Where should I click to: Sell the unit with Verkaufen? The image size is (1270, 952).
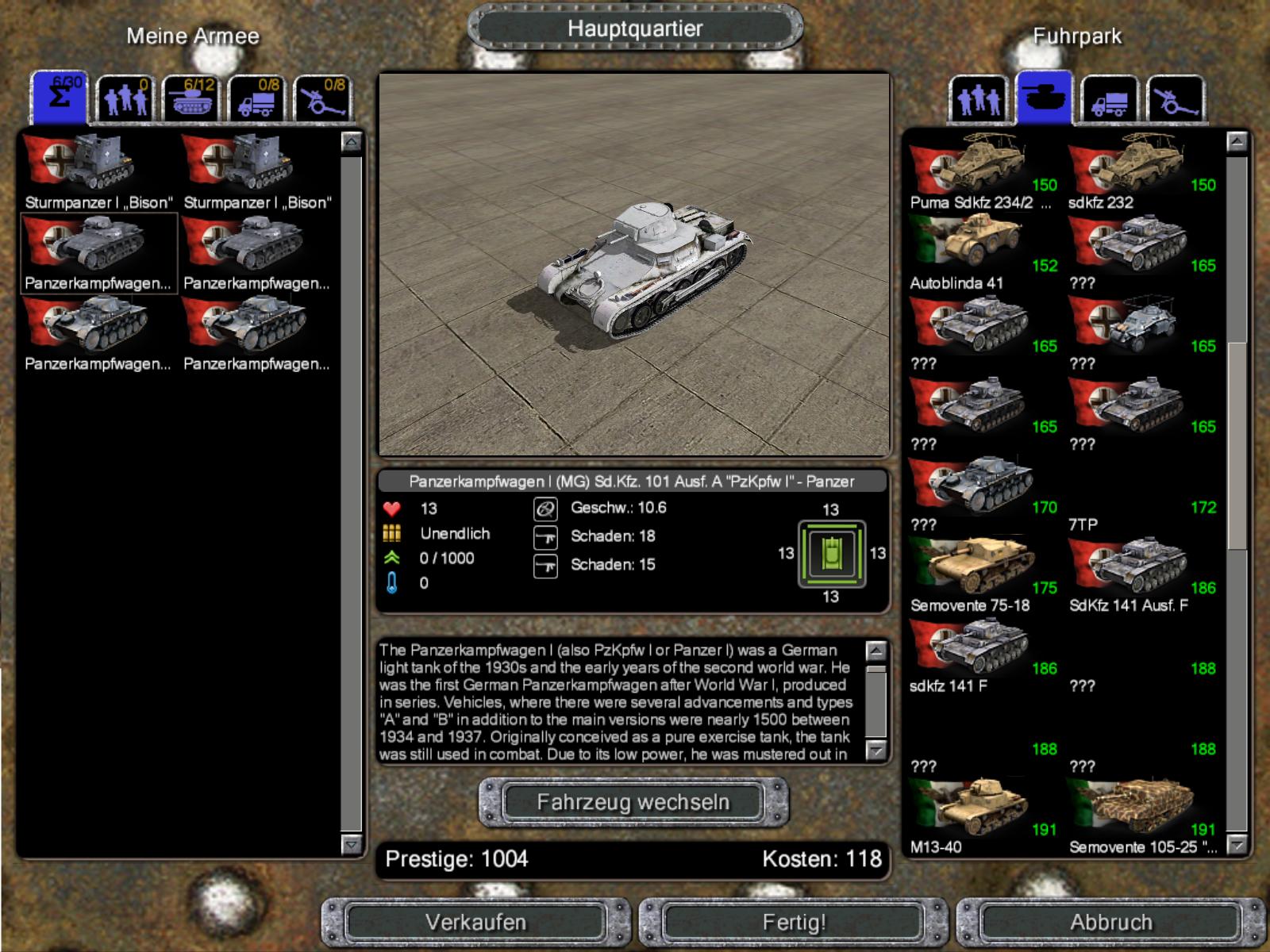pyautogui.click(x=475, y=922)
